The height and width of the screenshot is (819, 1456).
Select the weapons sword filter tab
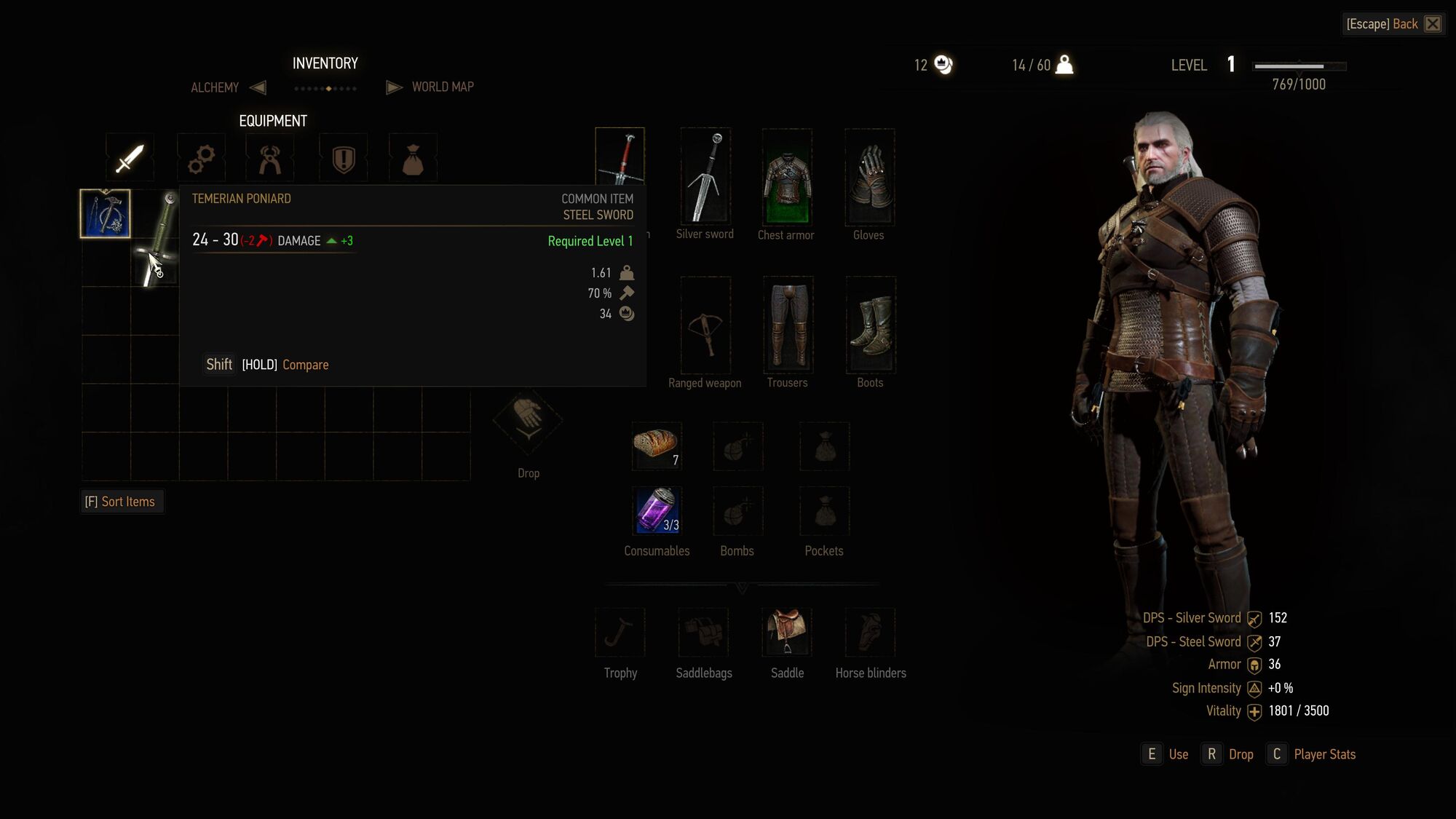(x=130, y=157)
